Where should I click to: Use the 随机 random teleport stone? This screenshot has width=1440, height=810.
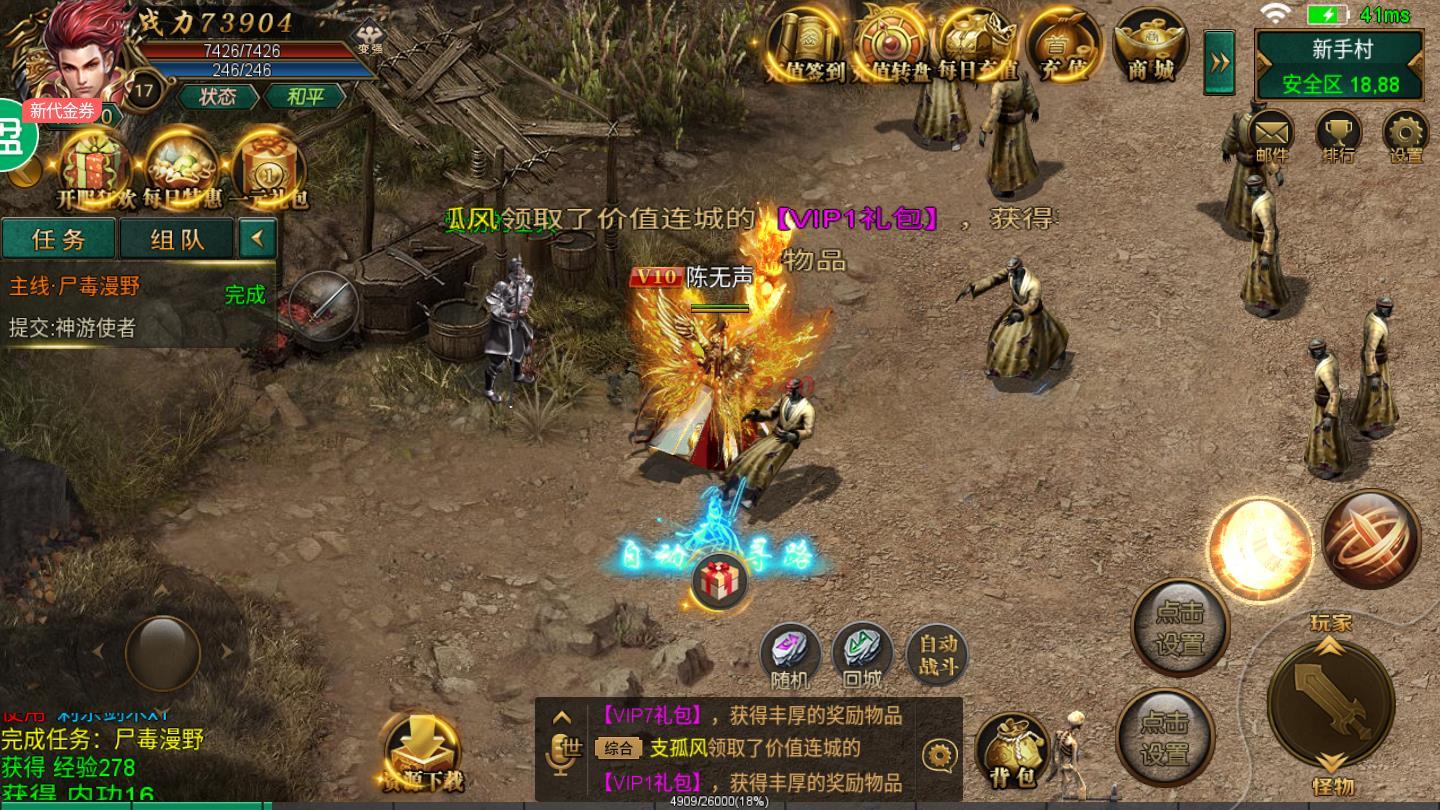(790, 654)
